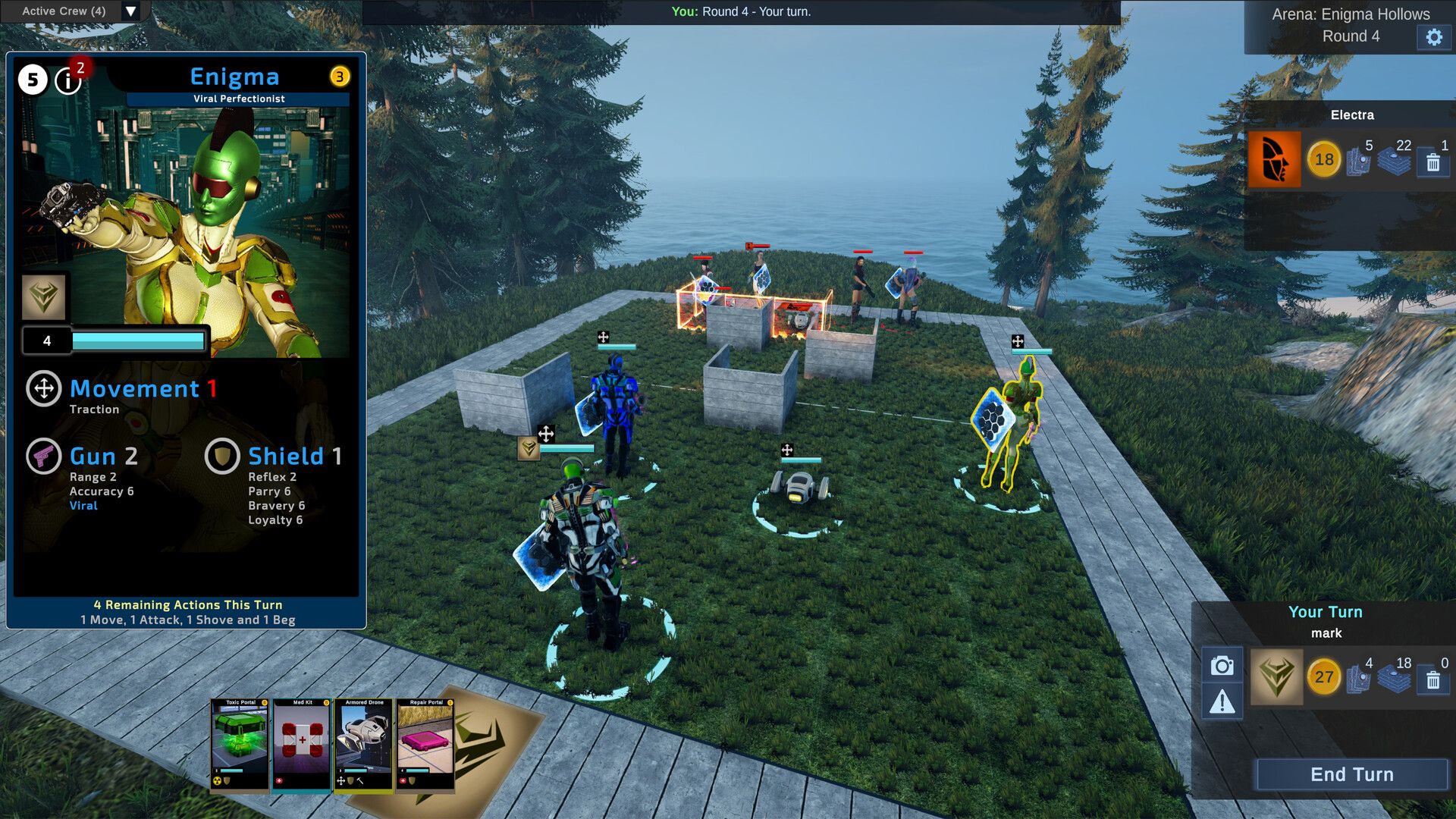This screenshot has width=1456, height=819.
Task: Use Enigma's Gun attack
Action: (x=44, y=457)
